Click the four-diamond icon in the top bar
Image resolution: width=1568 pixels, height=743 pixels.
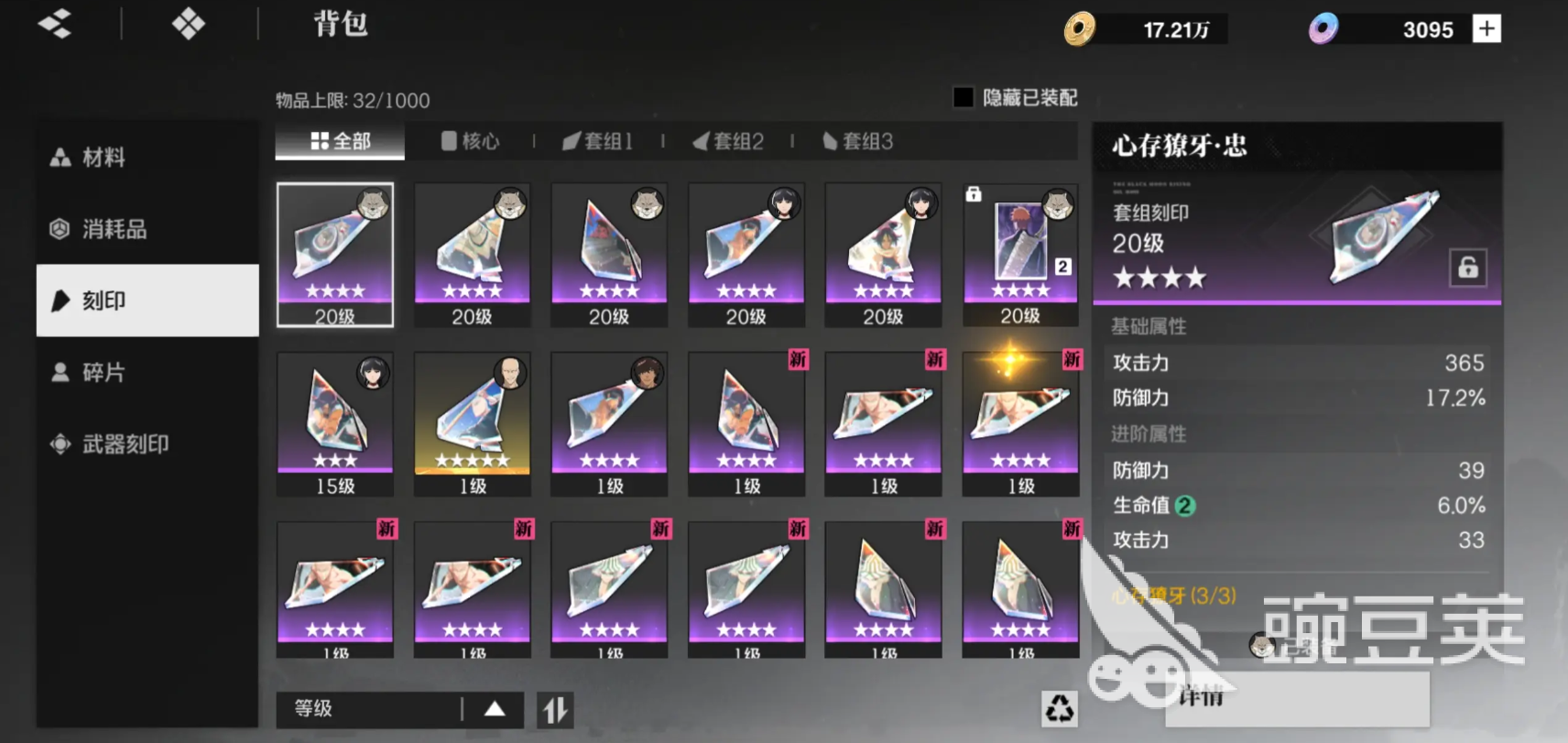(x=188, y=24)
